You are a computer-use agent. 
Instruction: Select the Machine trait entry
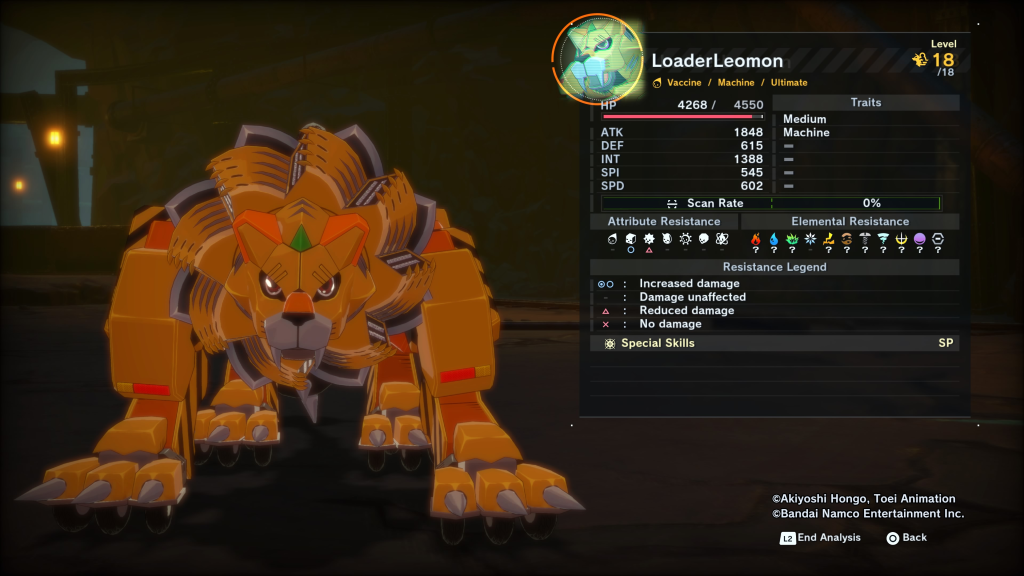click(806, 132)
